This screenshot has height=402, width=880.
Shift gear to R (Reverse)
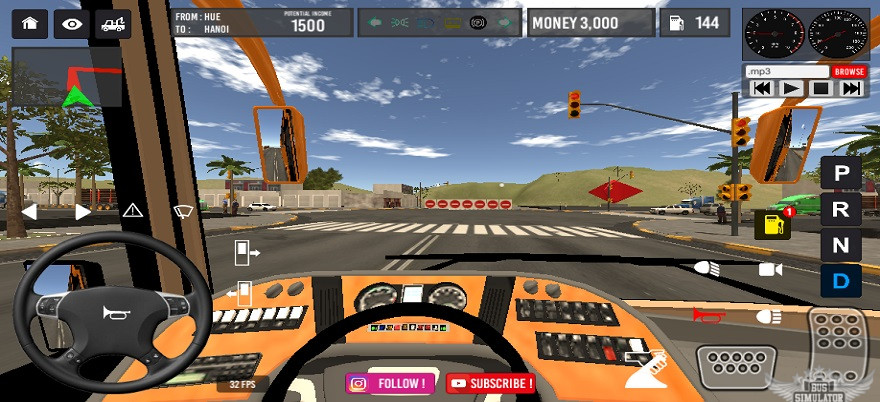point(841,209)
